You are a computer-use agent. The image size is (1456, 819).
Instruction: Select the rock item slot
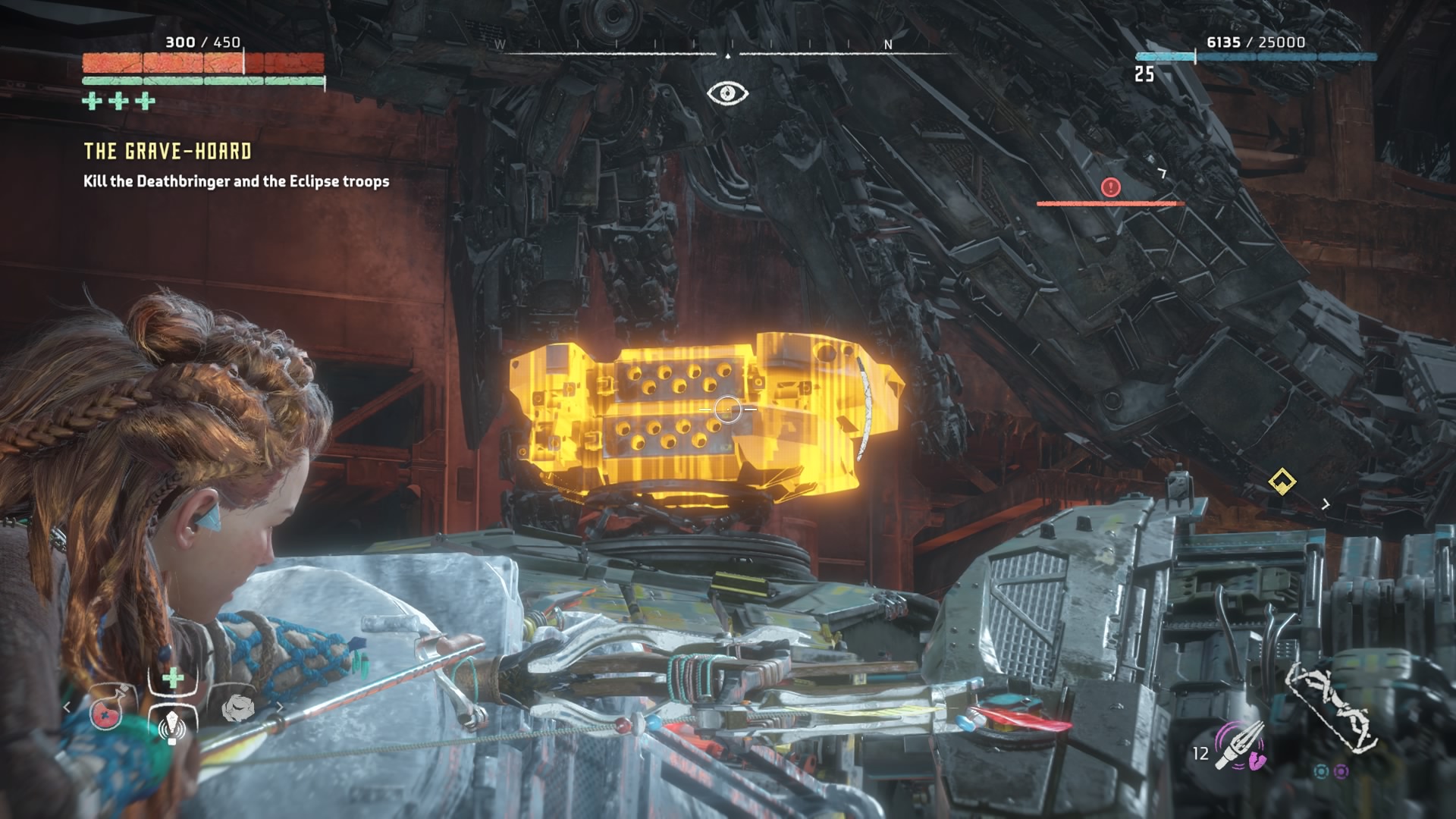238,709
